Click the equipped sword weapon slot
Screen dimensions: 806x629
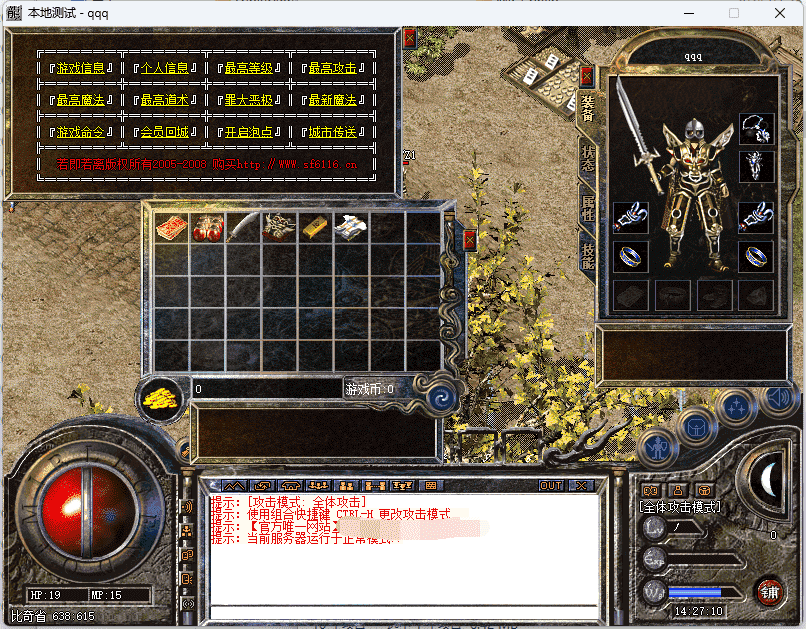coord(638,130)
